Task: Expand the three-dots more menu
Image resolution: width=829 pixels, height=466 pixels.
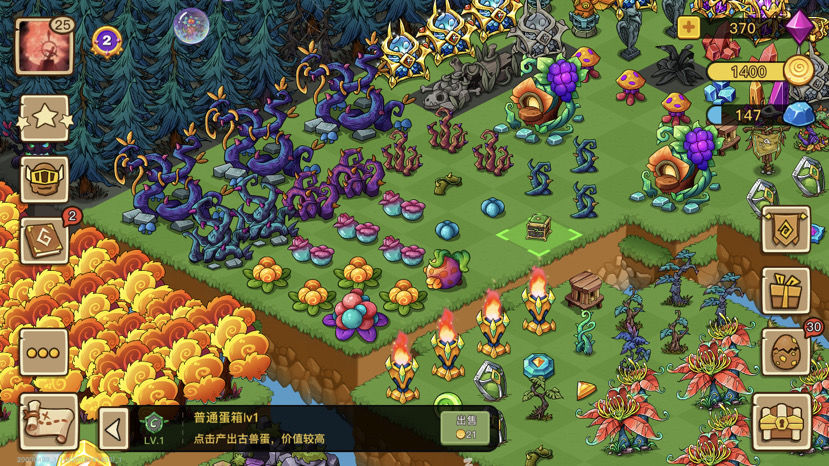Action: [44, 353]
